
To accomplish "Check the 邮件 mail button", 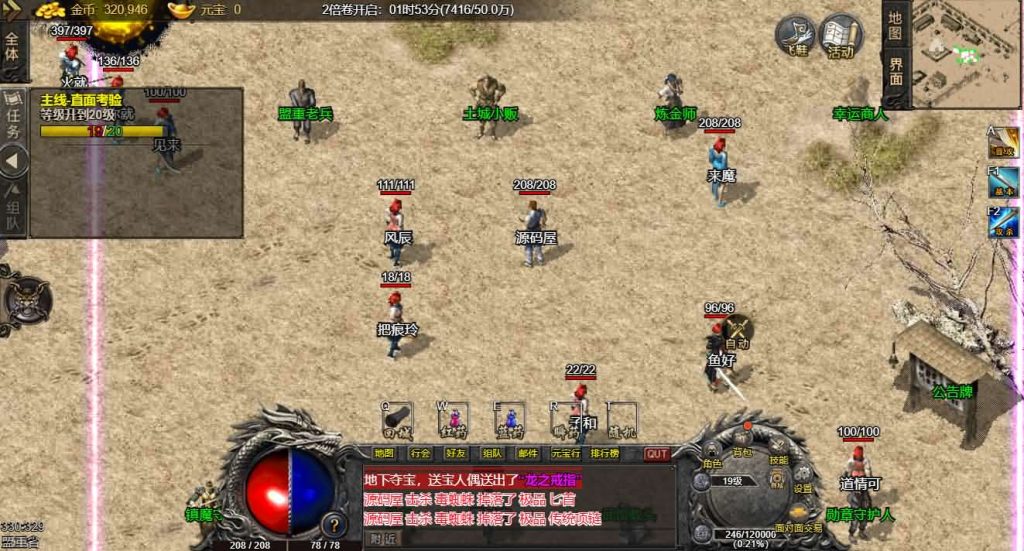I will point(527,453).
